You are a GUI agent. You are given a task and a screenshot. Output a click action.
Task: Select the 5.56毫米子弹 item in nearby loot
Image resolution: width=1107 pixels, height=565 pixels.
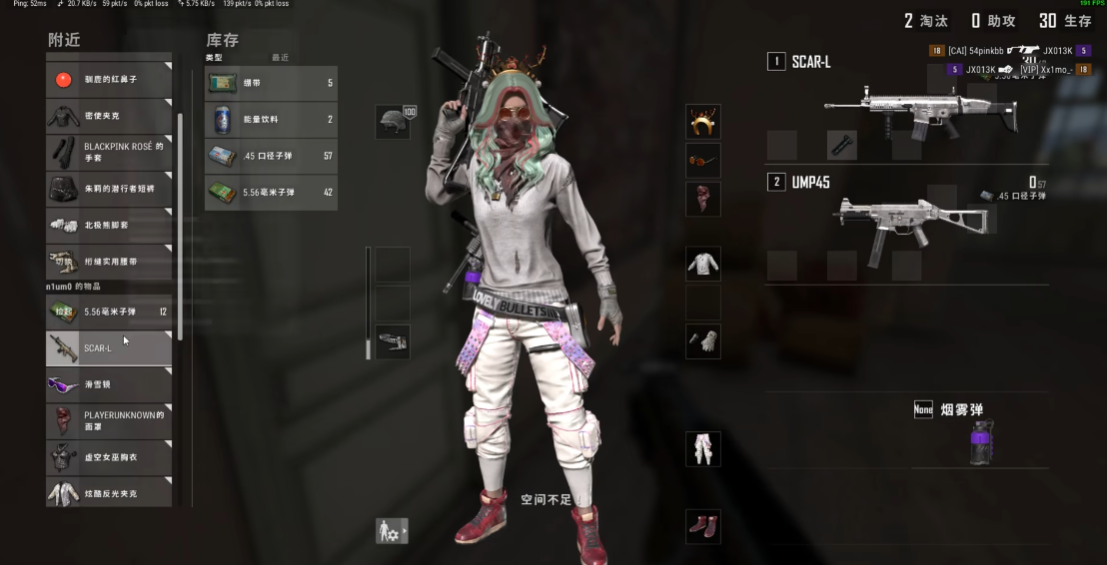(x=109, y=311)
